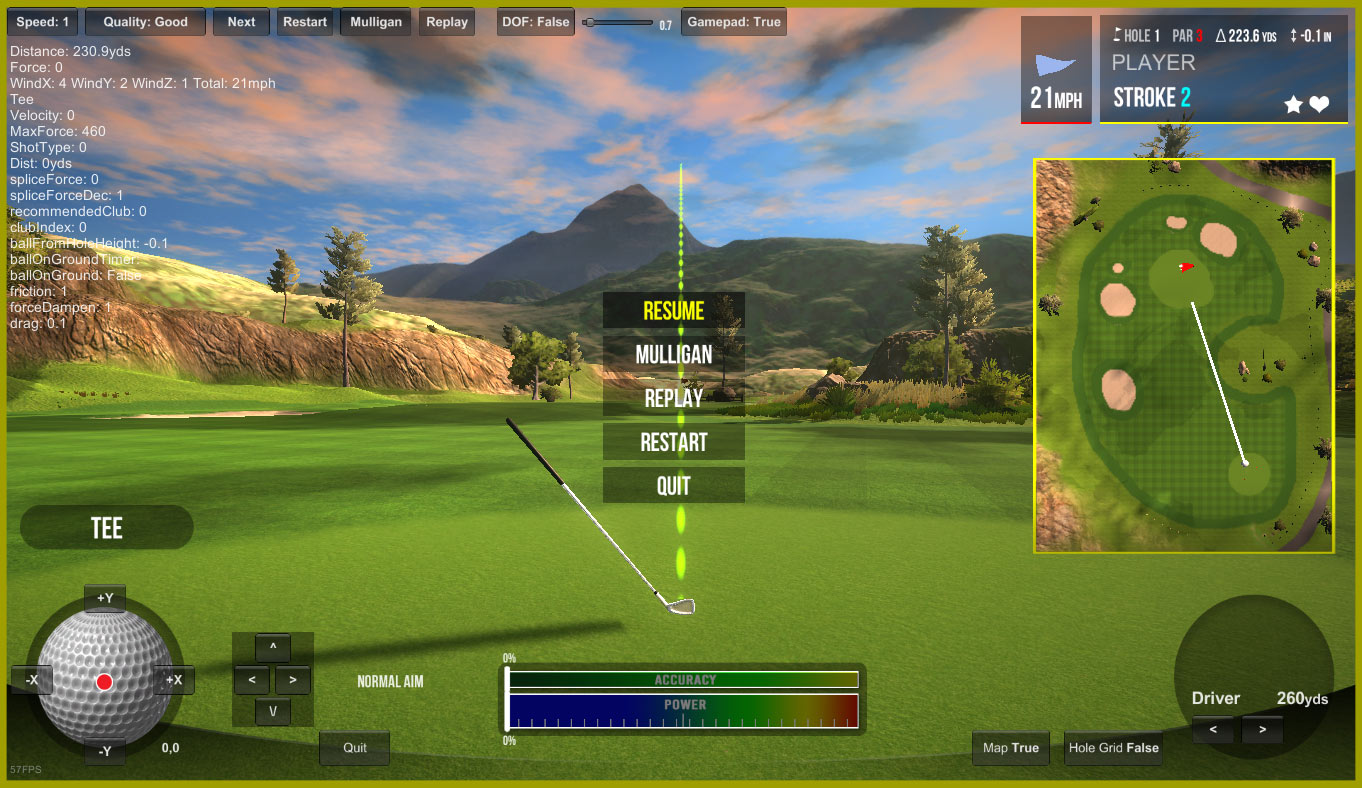The height and width of the screenshot is (788, 1362).
Task: Select Replay in the center menu
Action: coord(673,398)
